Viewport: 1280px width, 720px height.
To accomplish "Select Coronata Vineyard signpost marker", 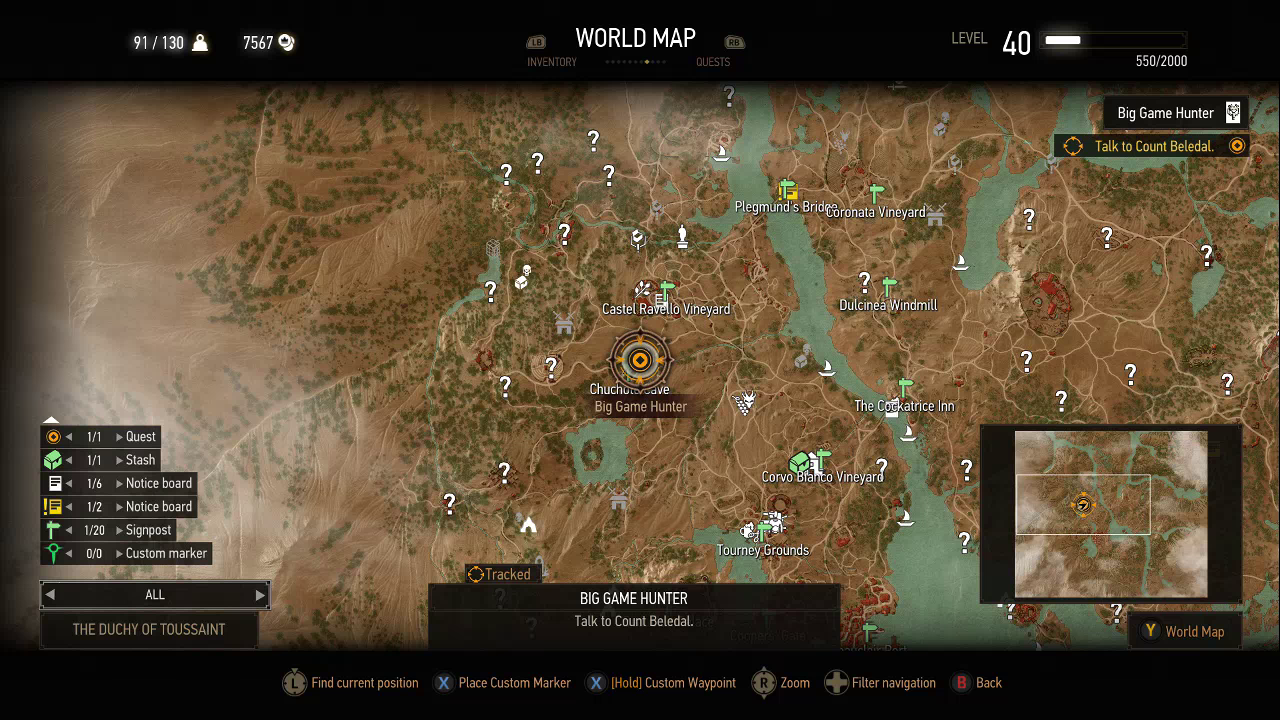I will click(877, 192).
